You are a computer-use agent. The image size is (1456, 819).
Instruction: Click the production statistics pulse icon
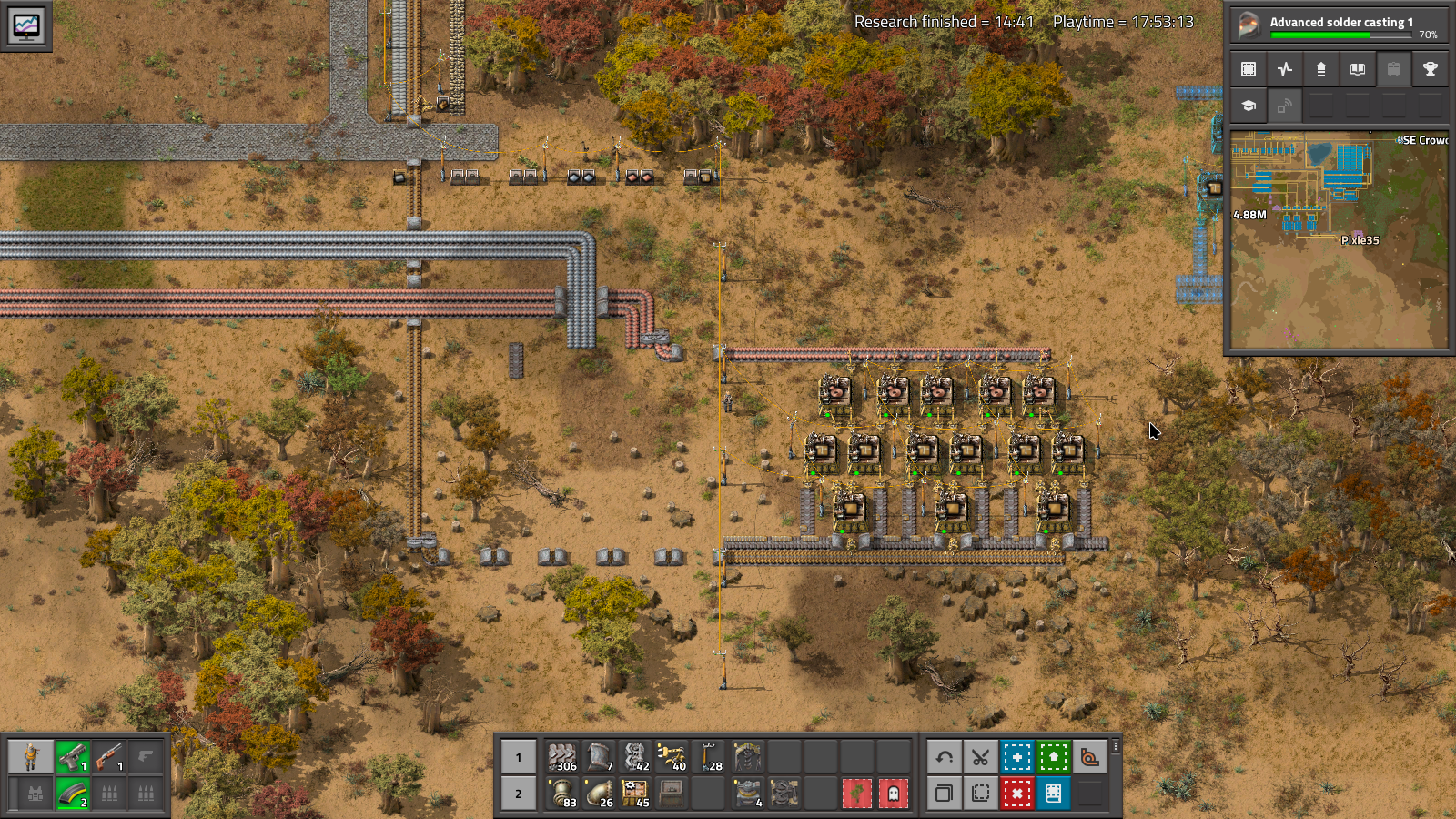(1285, 69)
